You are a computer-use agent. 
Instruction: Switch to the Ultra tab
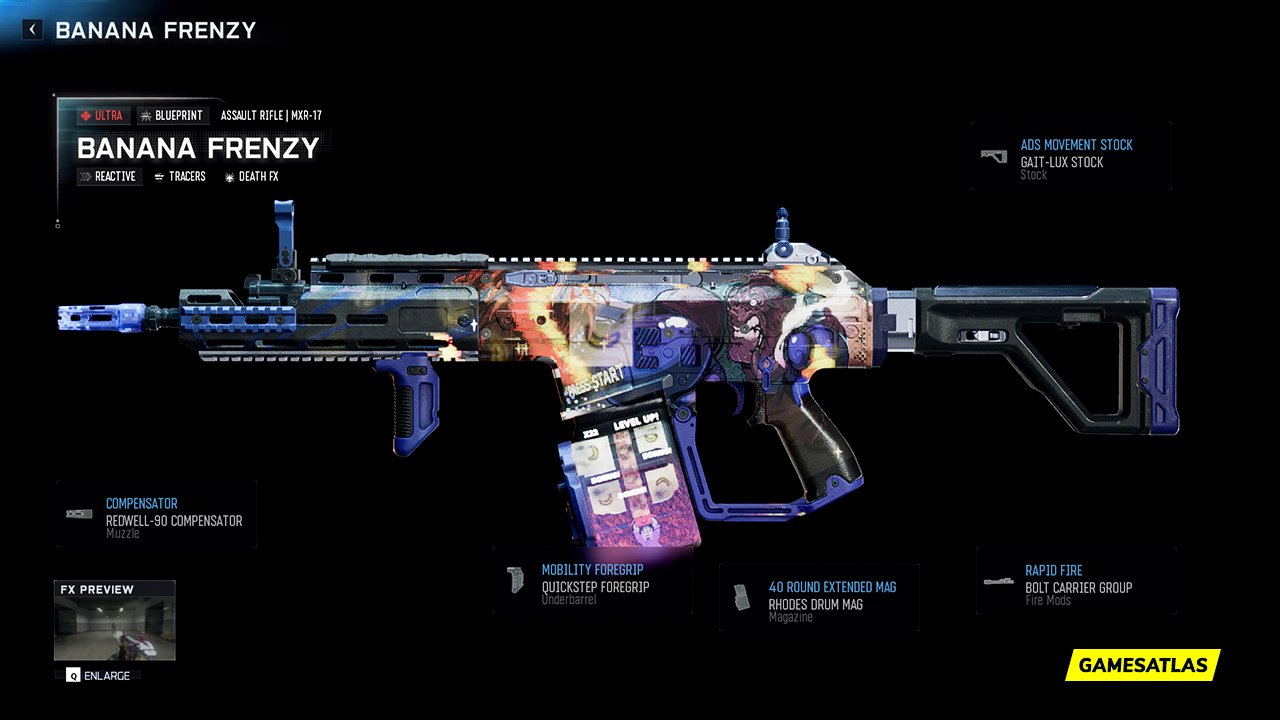(105, 115)
